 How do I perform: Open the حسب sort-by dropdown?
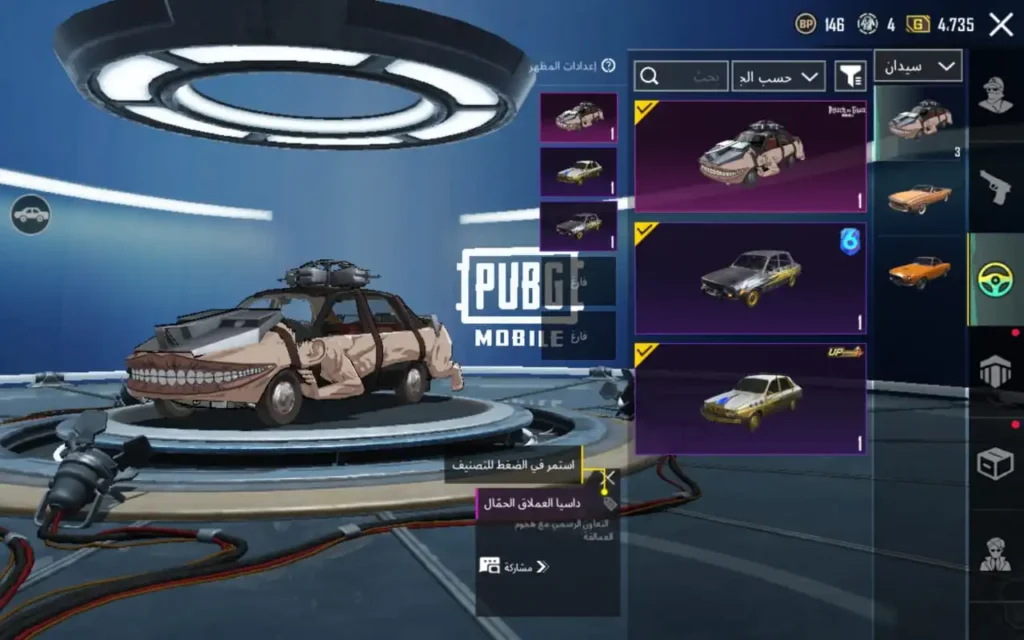778,75
